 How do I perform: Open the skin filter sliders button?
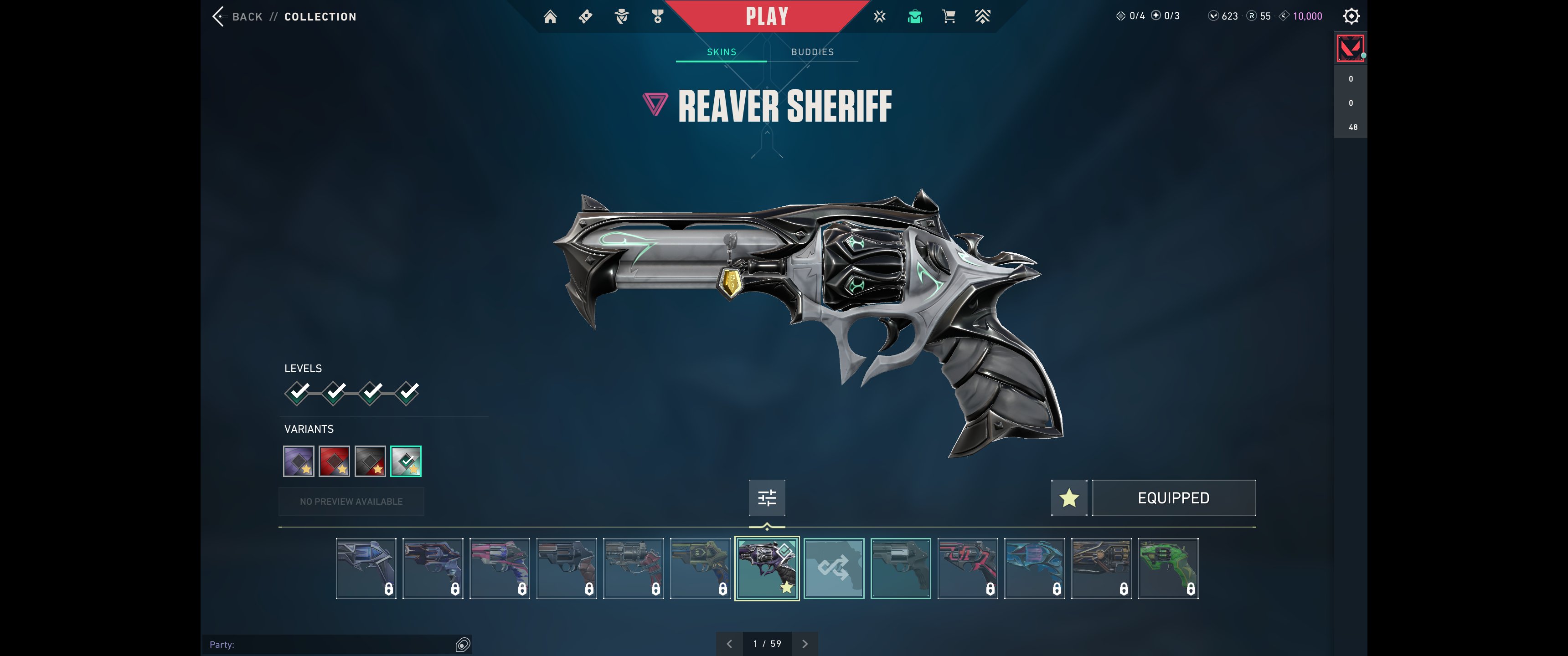[766, 498]
